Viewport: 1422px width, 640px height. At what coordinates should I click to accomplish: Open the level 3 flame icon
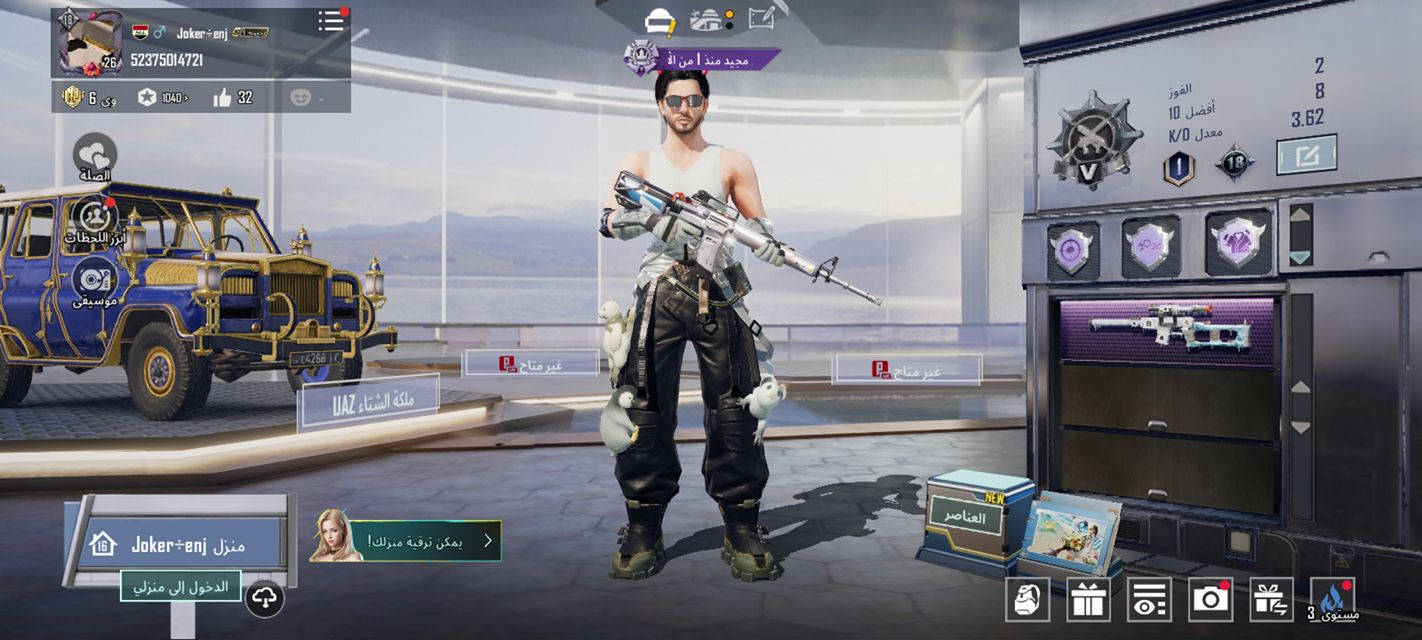pyautogui.click(x=1332, y=599)
